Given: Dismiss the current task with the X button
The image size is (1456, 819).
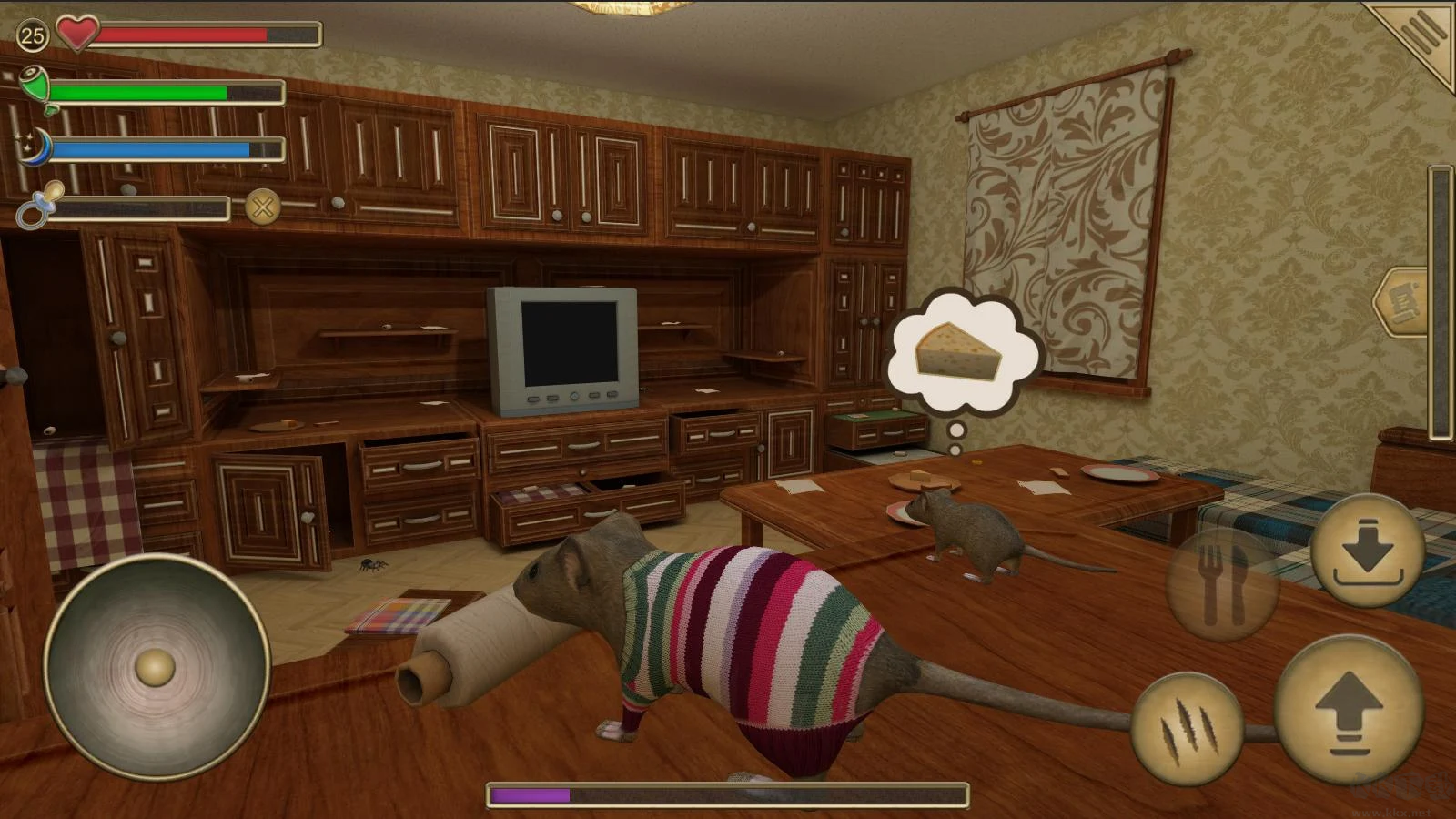Looking at the screenshot, I should (x=262, y=207).
